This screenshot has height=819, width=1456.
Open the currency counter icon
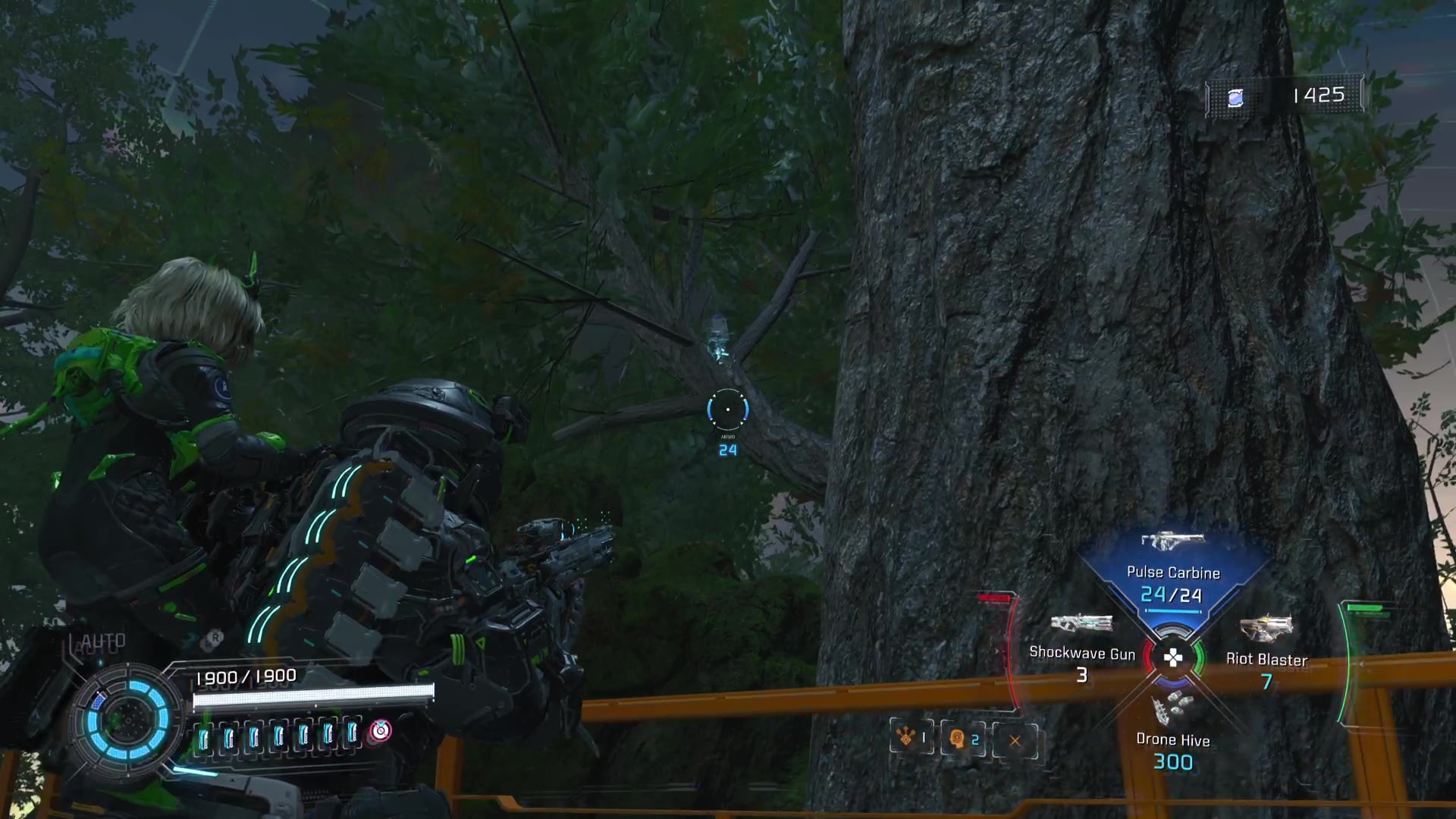pyautogui.click(x=1235, y=97)
